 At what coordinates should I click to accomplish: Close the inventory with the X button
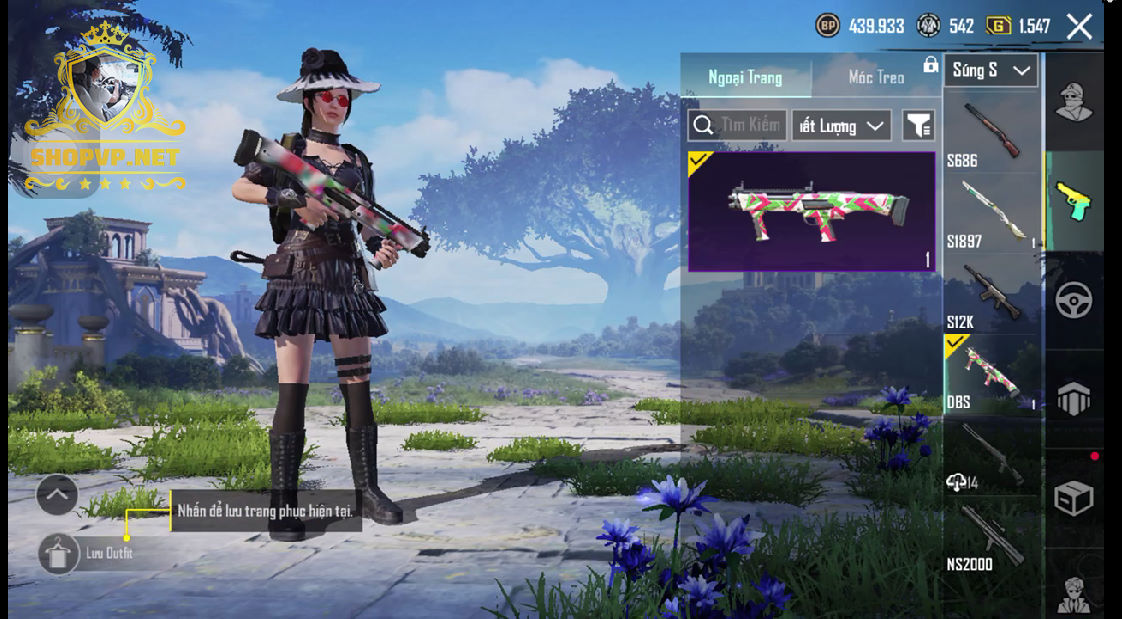(x=1079, y=26)
